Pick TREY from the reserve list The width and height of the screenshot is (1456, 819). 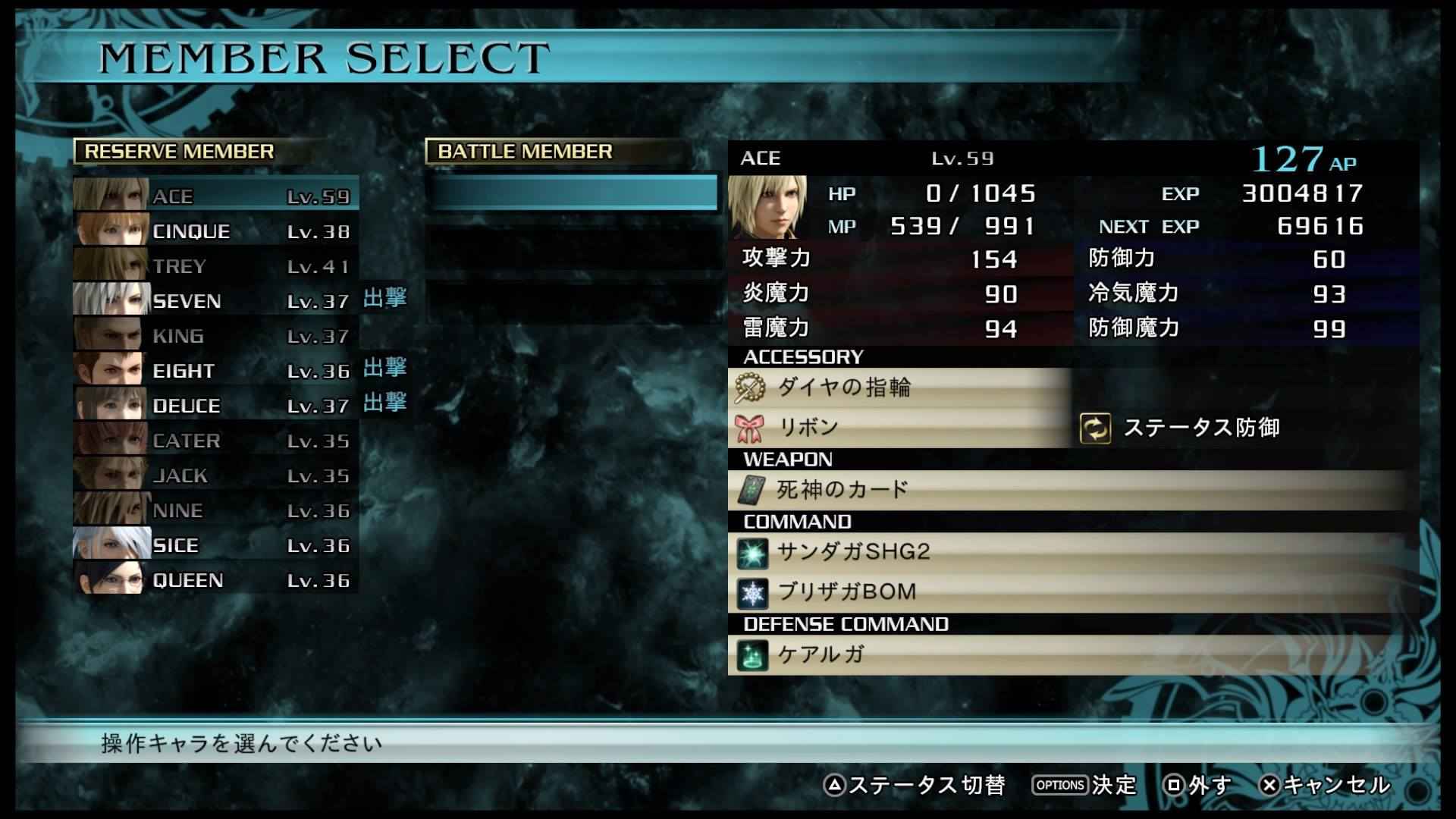pos(216,266)
